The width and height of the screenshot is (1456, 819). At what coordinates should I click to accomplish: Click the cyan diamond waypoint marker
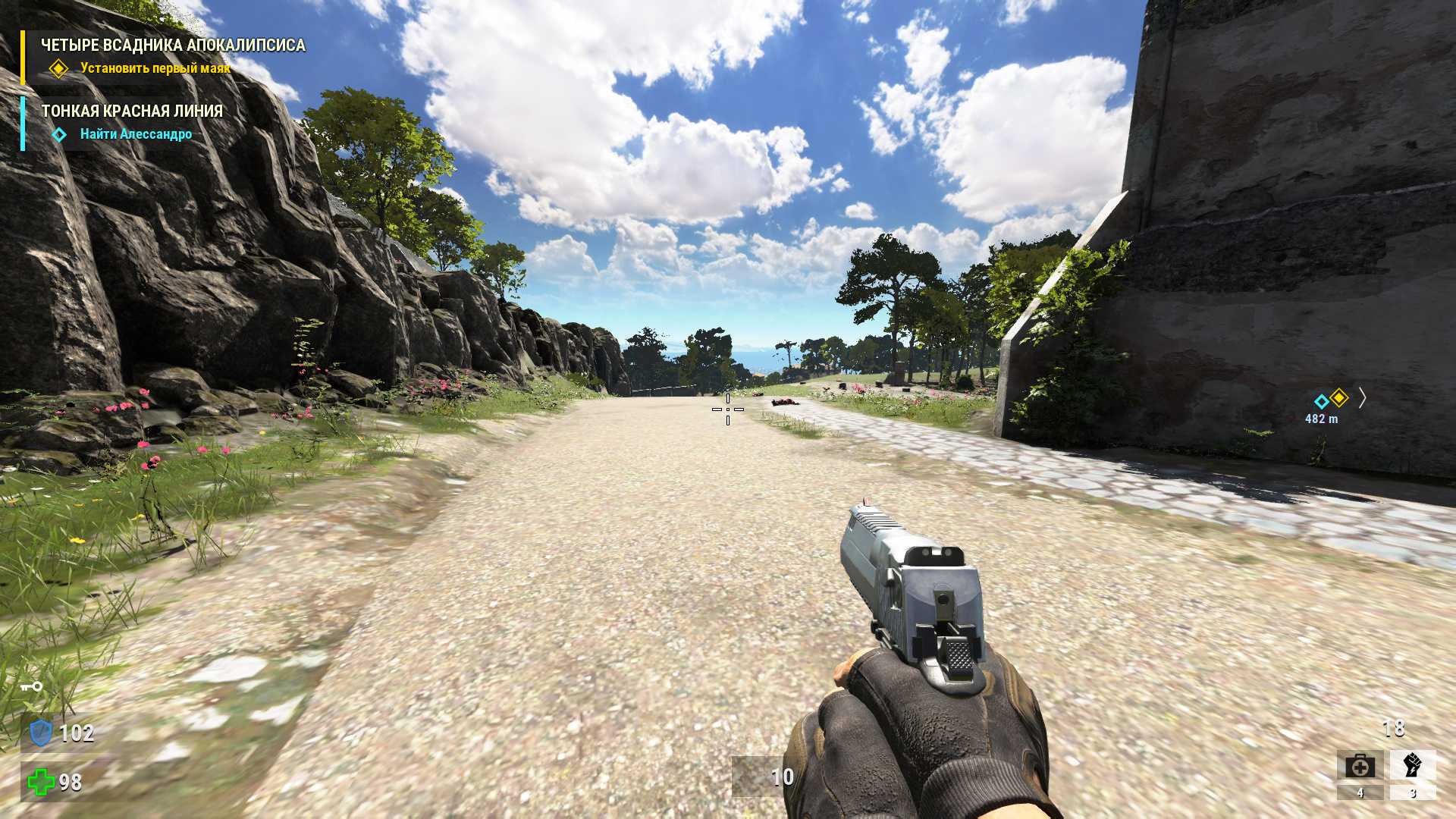click(x=1322, y=401)
